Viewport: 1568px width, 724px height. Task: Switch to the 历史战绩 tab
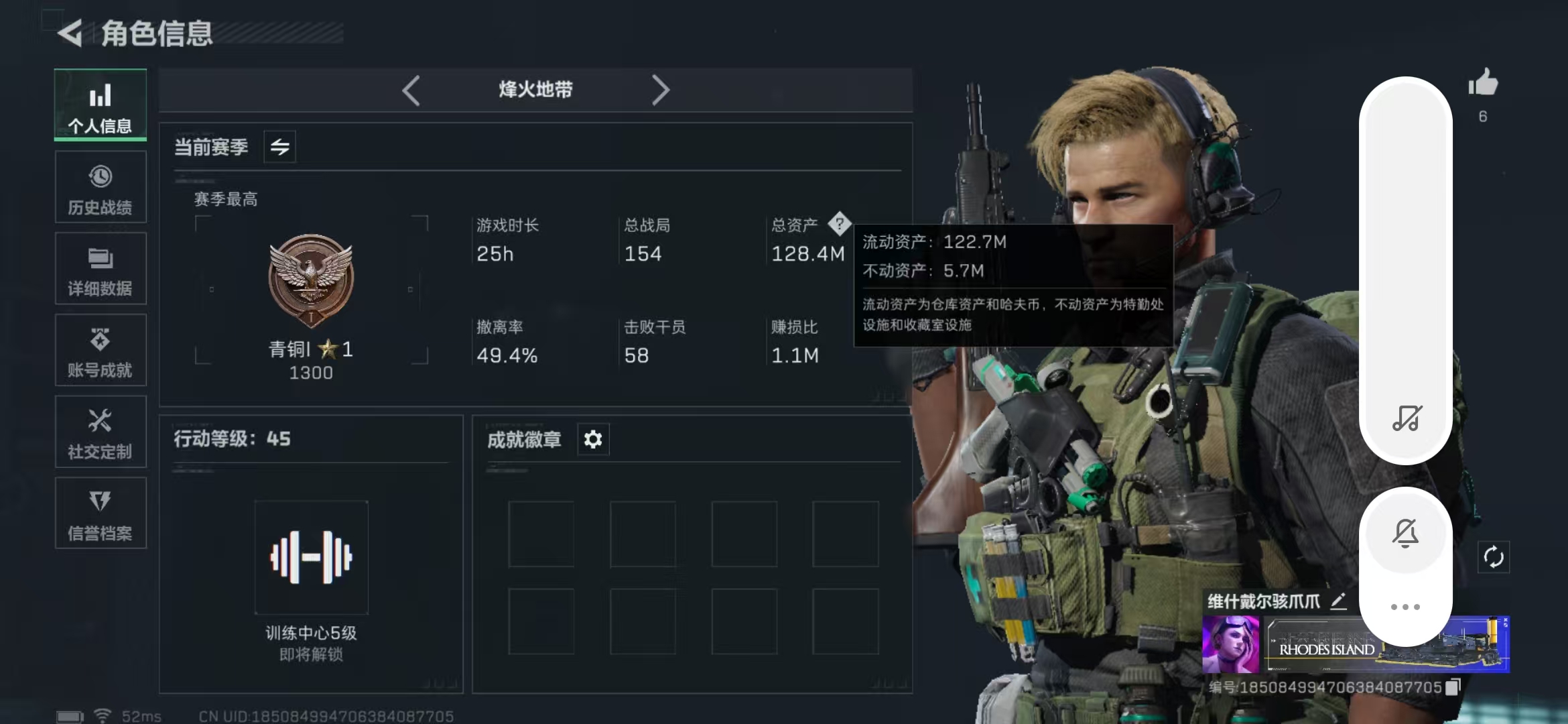point(101,188)
